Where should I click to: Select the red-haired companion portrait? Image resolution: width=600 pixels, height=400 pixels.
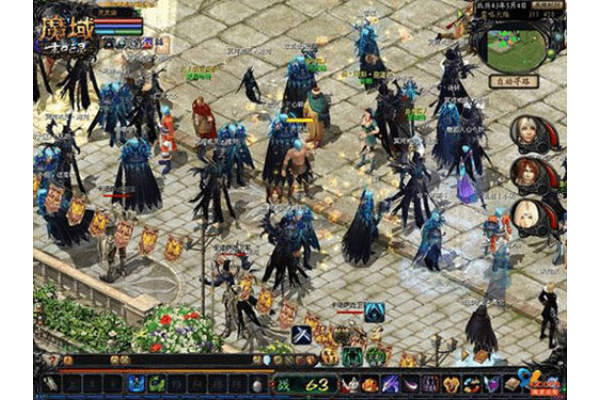tap(527, 170)
